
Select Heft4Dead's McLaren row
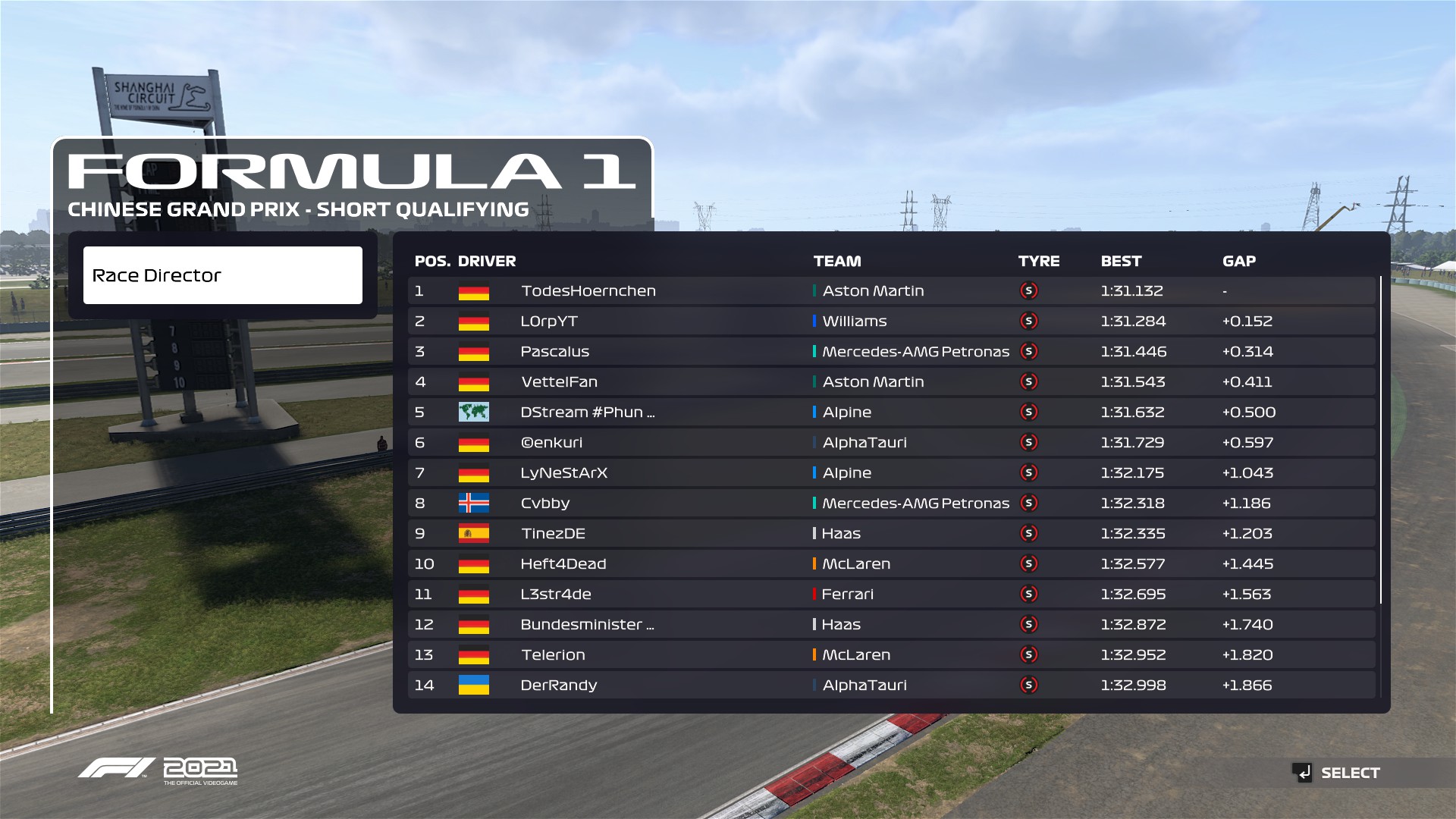[563, 564]
